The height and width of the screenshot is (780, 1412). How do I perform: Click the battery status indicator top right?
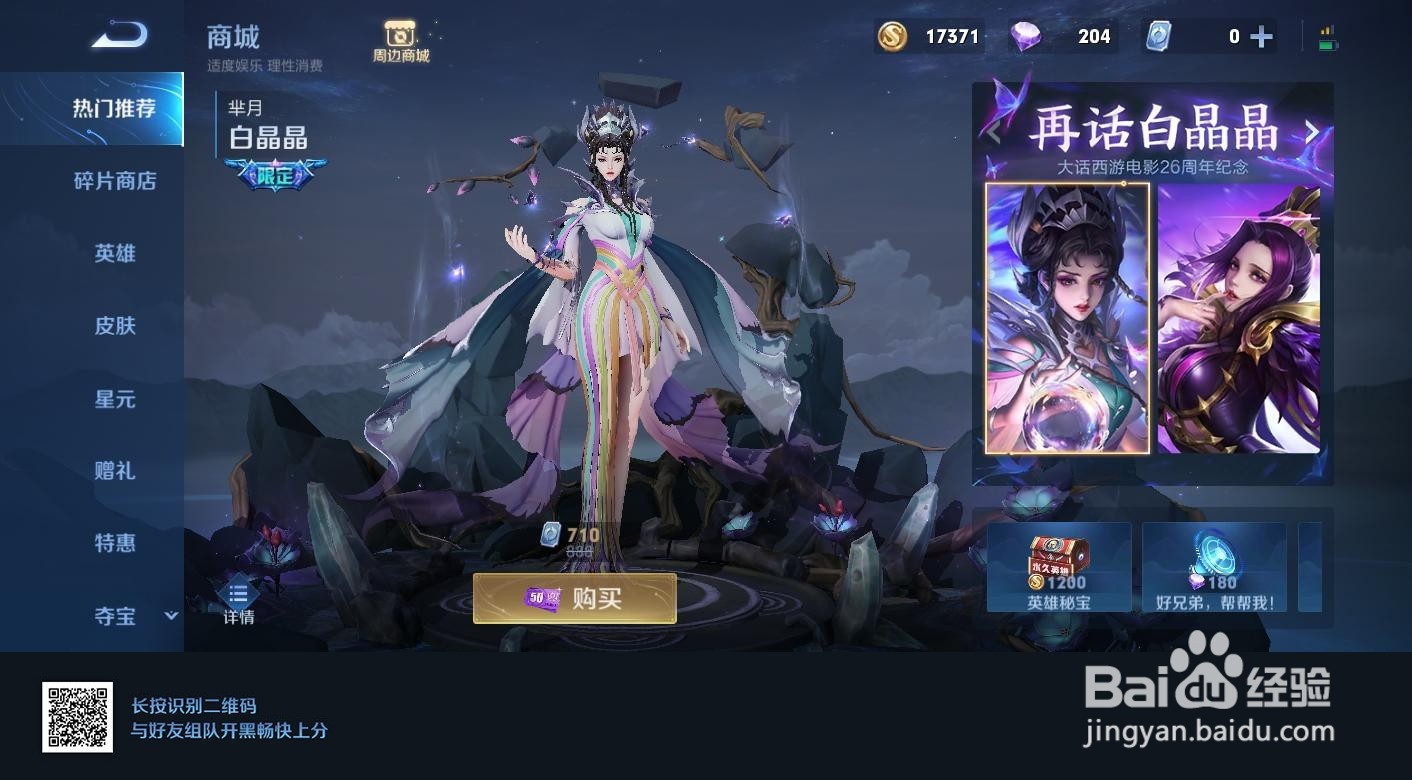coord(1327,35)
